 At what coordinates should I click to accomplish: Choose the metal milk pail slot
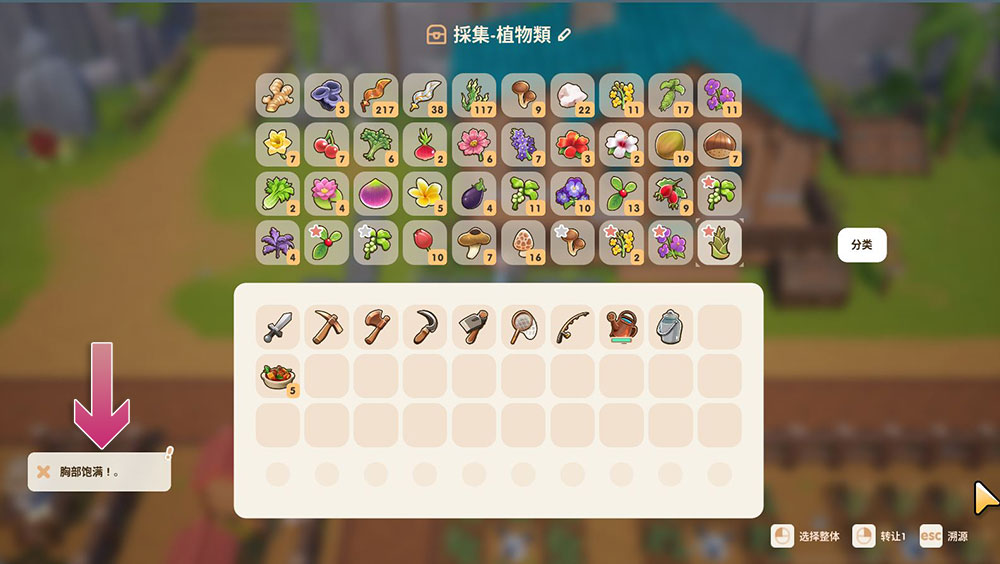670,327
